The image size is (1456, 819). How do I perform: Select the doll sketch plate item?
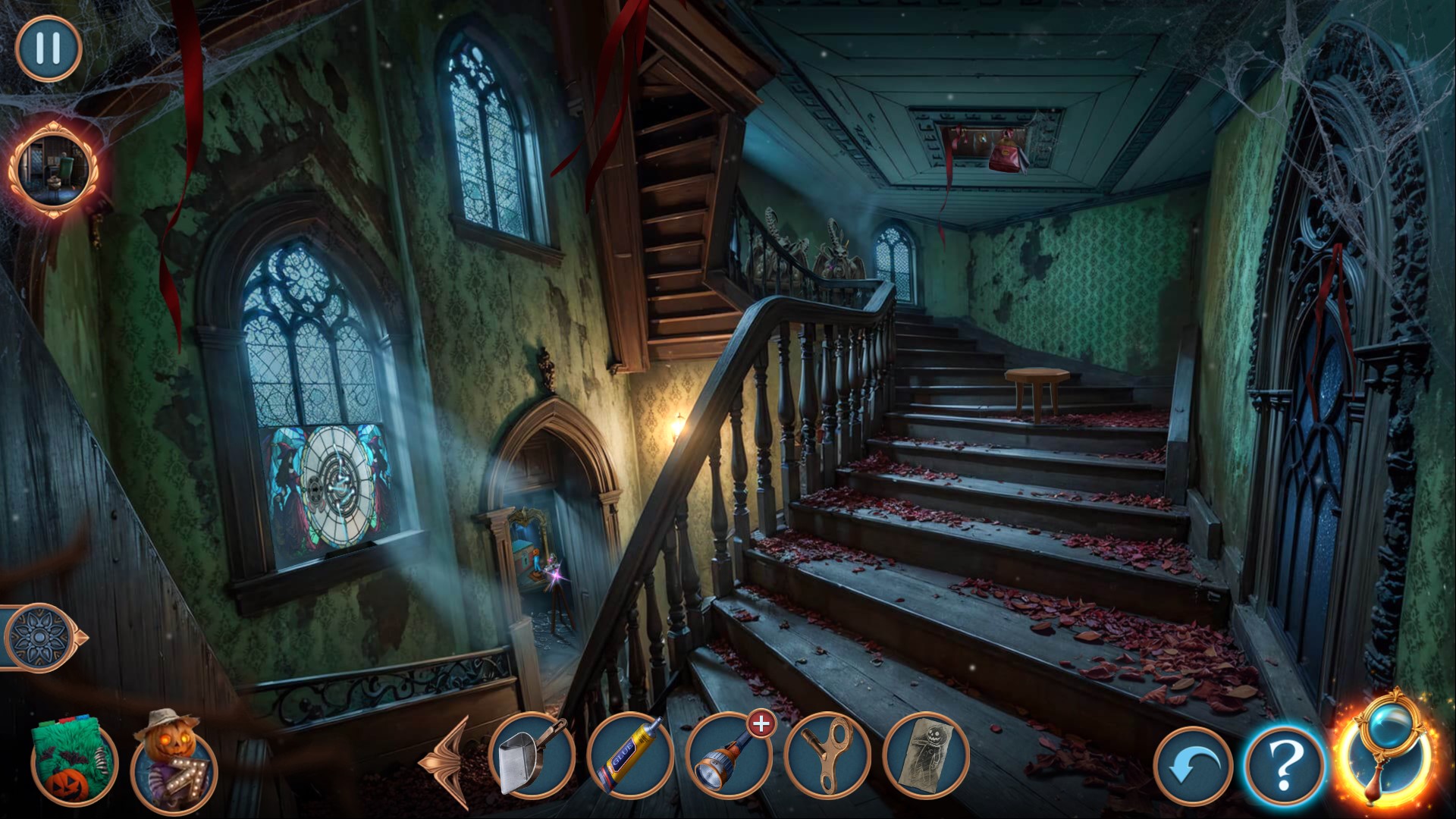[926, 755]
